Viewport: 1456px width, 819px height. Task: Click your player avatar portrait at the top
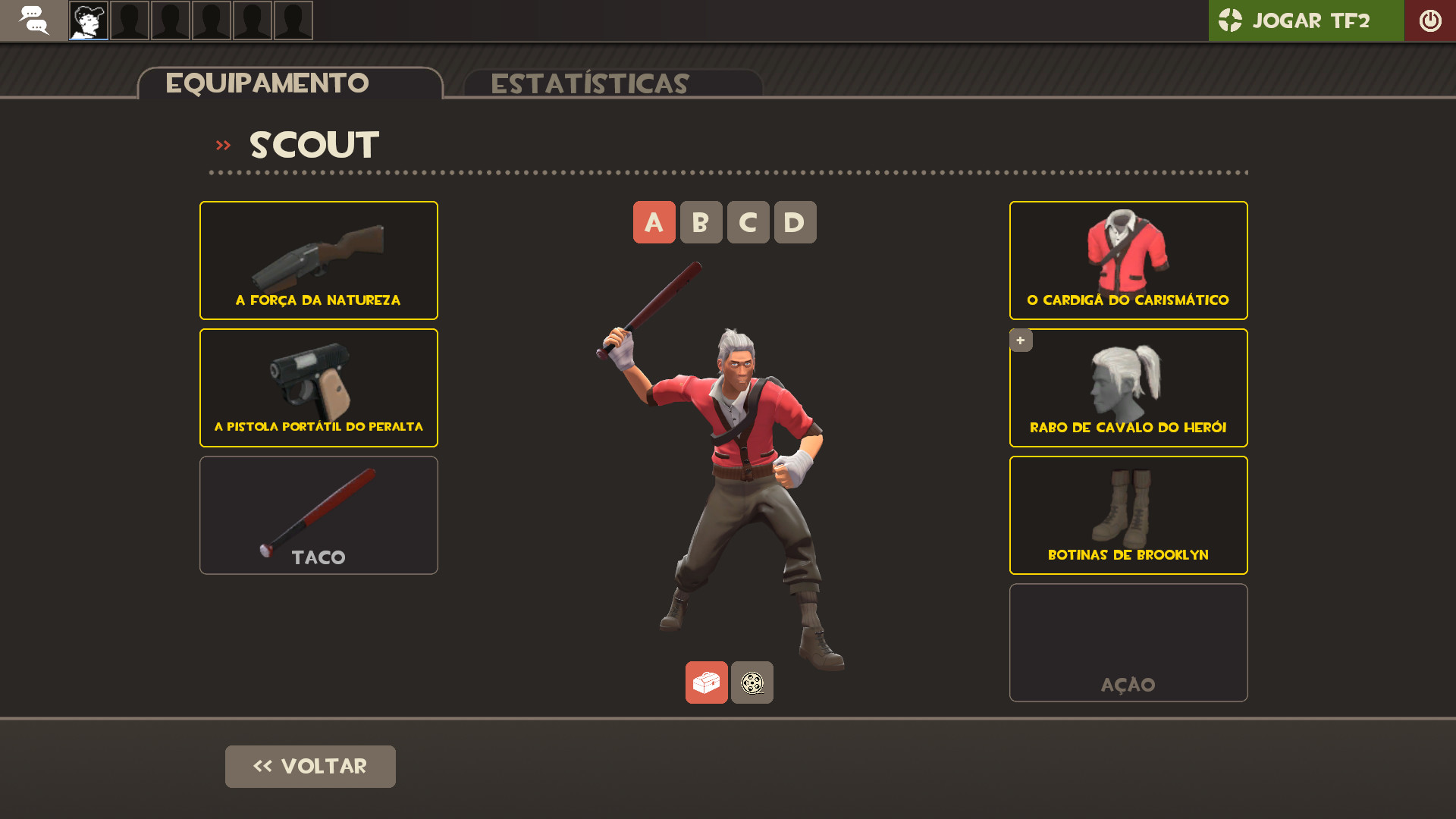point(87,20)
